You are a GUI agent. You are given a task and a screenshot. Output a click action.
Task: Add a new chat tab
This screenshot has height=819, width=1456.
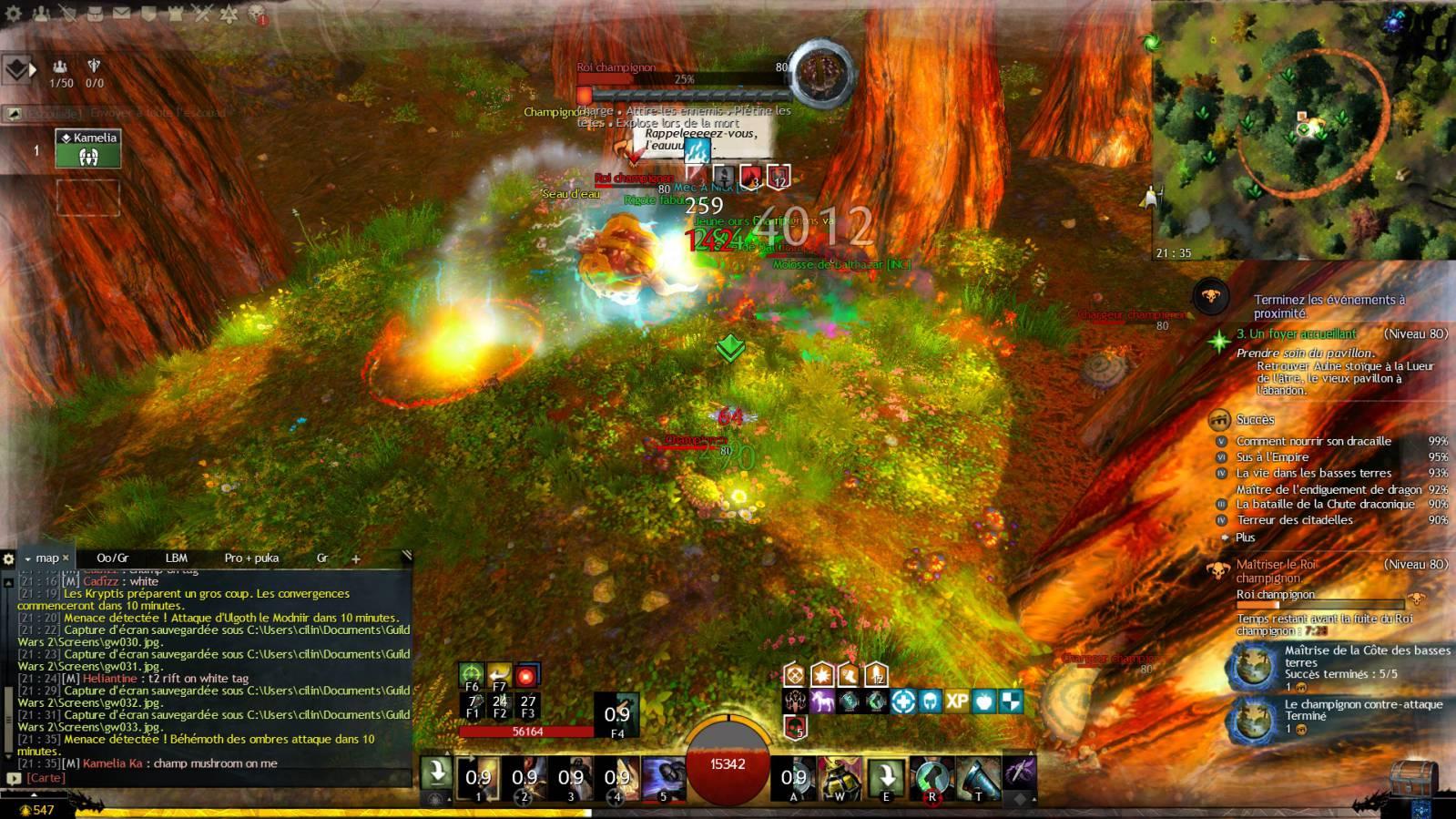[356, 558]
